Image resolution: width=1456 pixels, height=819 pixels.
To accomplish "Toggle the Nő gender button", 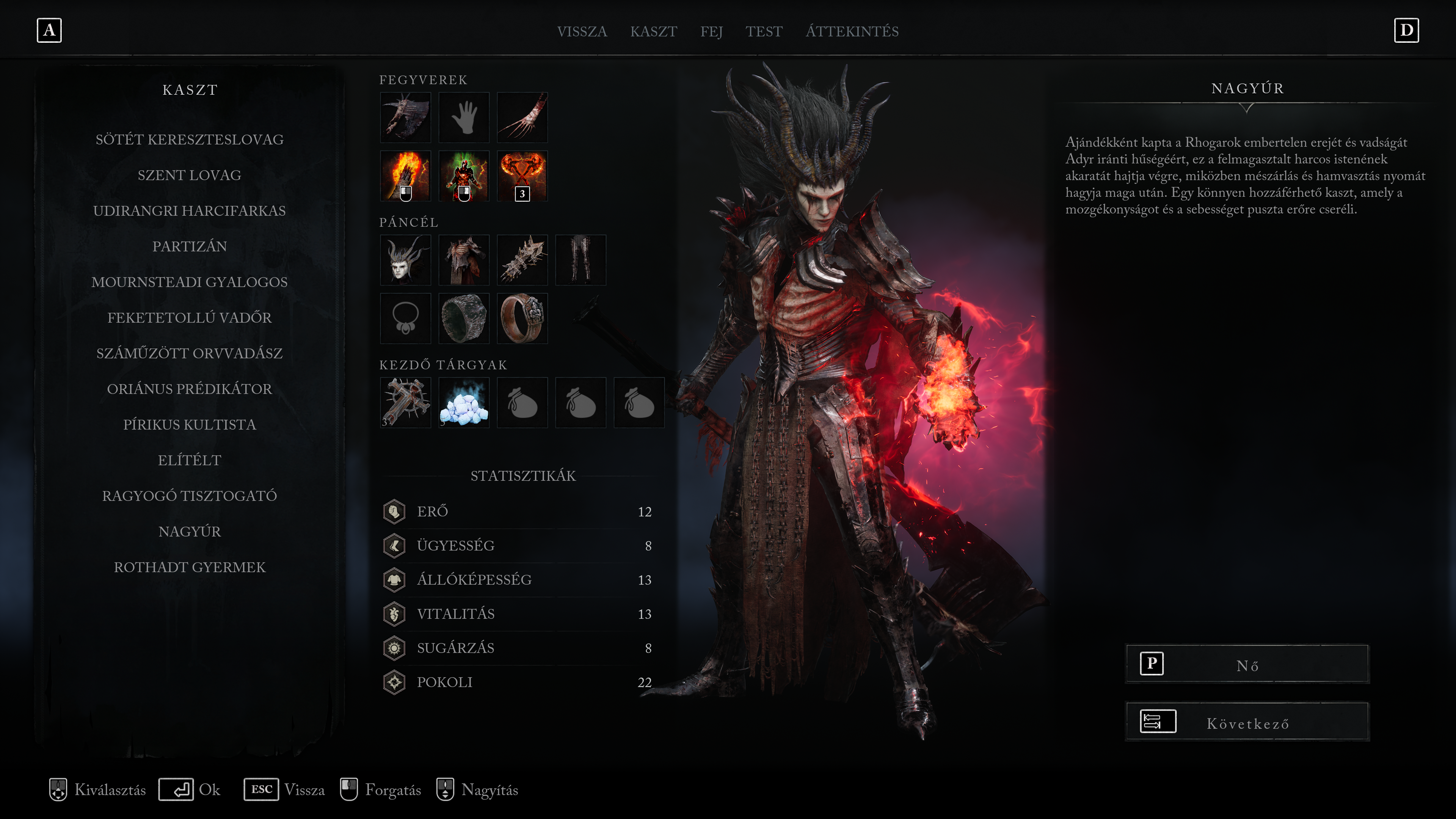I will (1247, 665).
